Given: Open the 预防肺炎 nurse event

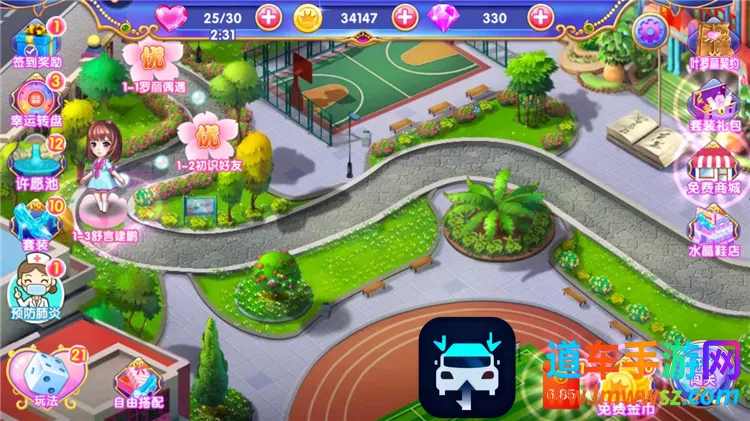Looking at the screenshot, I should pyautogui.click(x=36, y=290).
